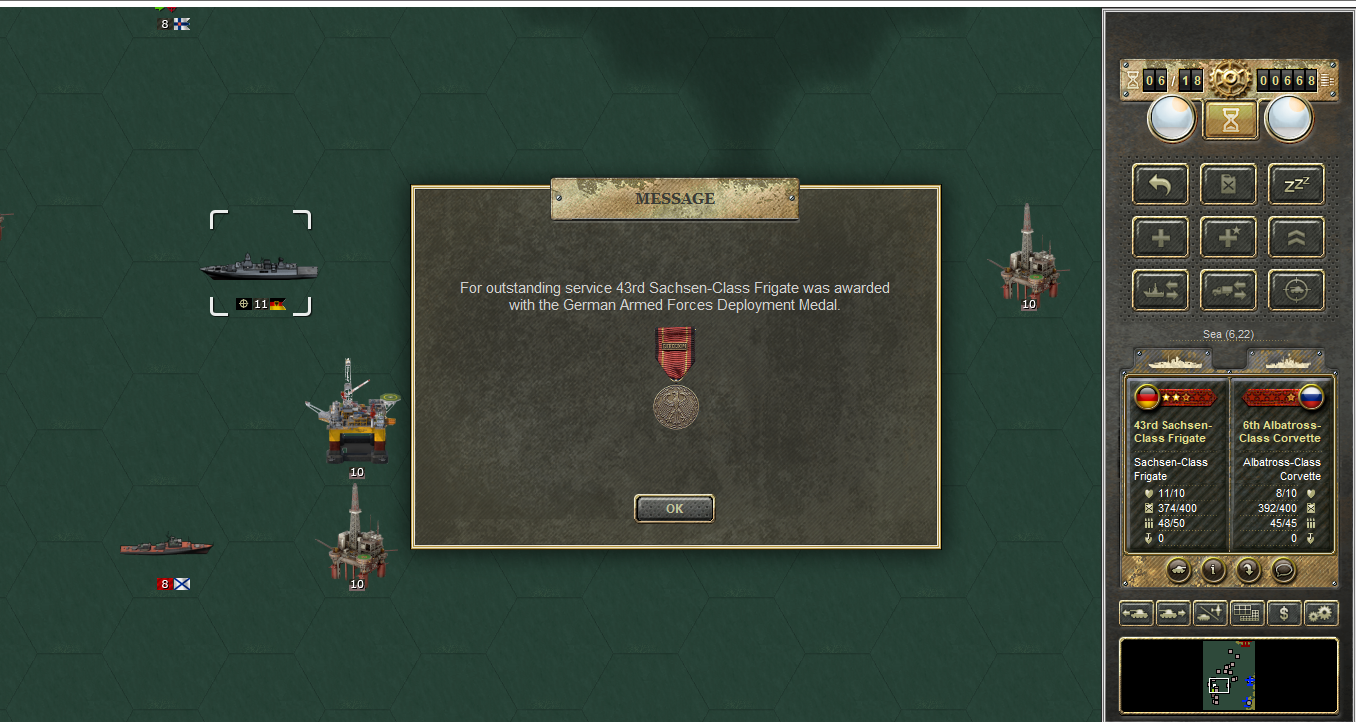This screenshot has height=722, width=1356.
Task: Open settings with the gears icon
Action: pyautogui.click(x=1321, y=613)
